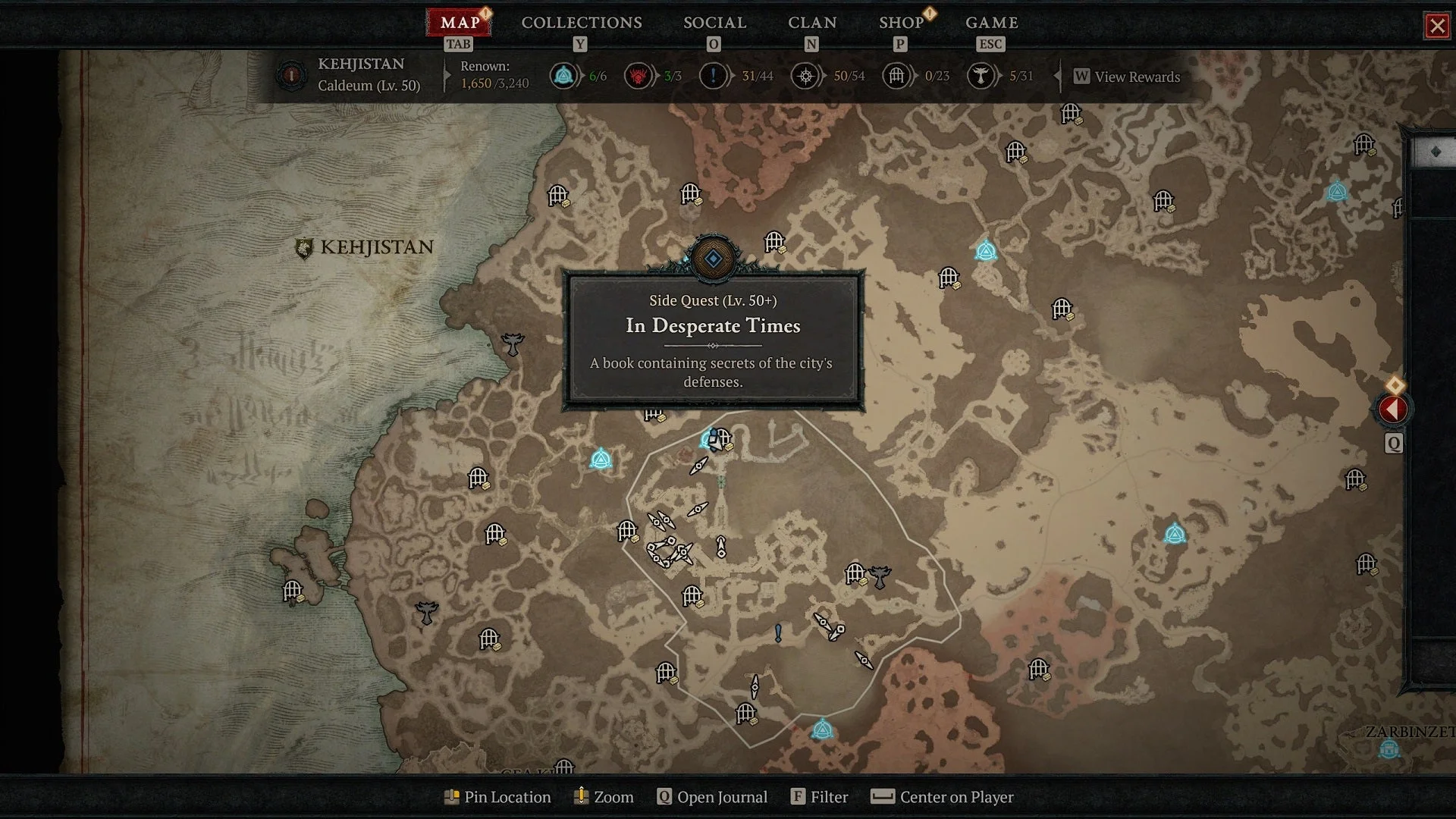Open Journal from the bottom bar
The height and width of the screenshot is (819, 1456).
click(x=664, y=797)
